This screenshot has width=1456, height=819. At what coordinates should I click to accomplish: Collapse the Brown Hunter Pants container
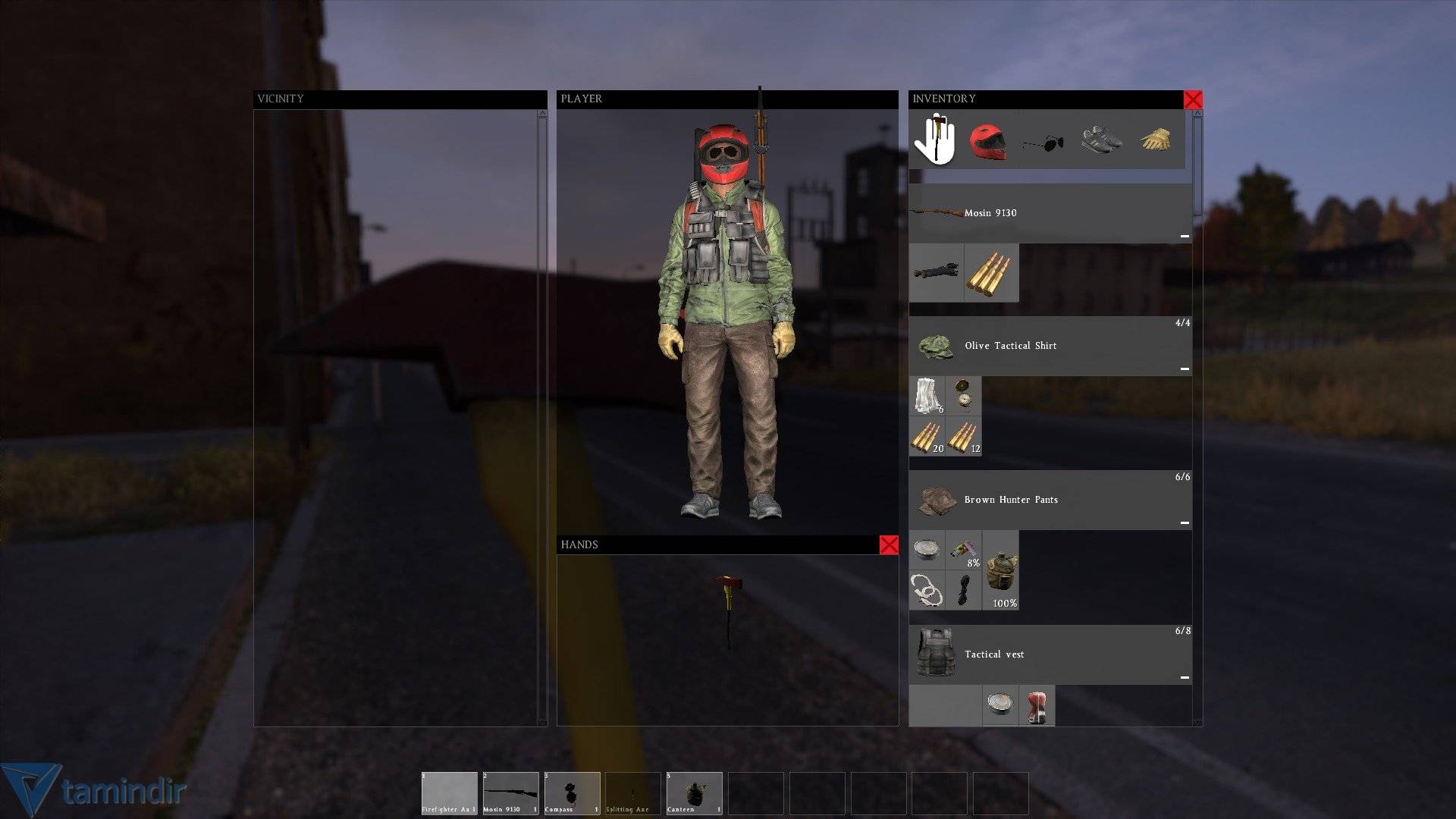click(x=1185, y=523)
